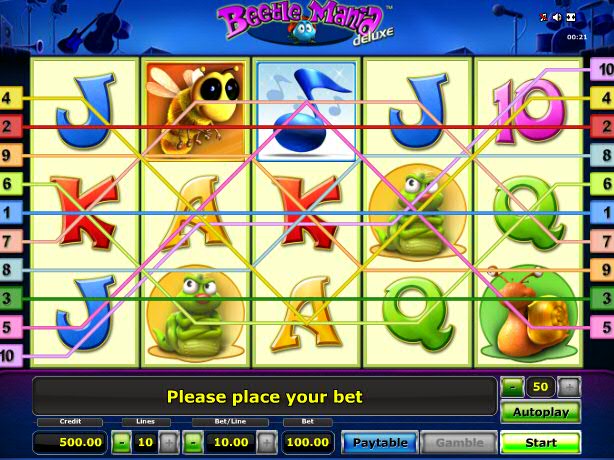This screenshot has height=460, width=614.
Task: Lower the Bet/Line amount
Action: point(195,441)
